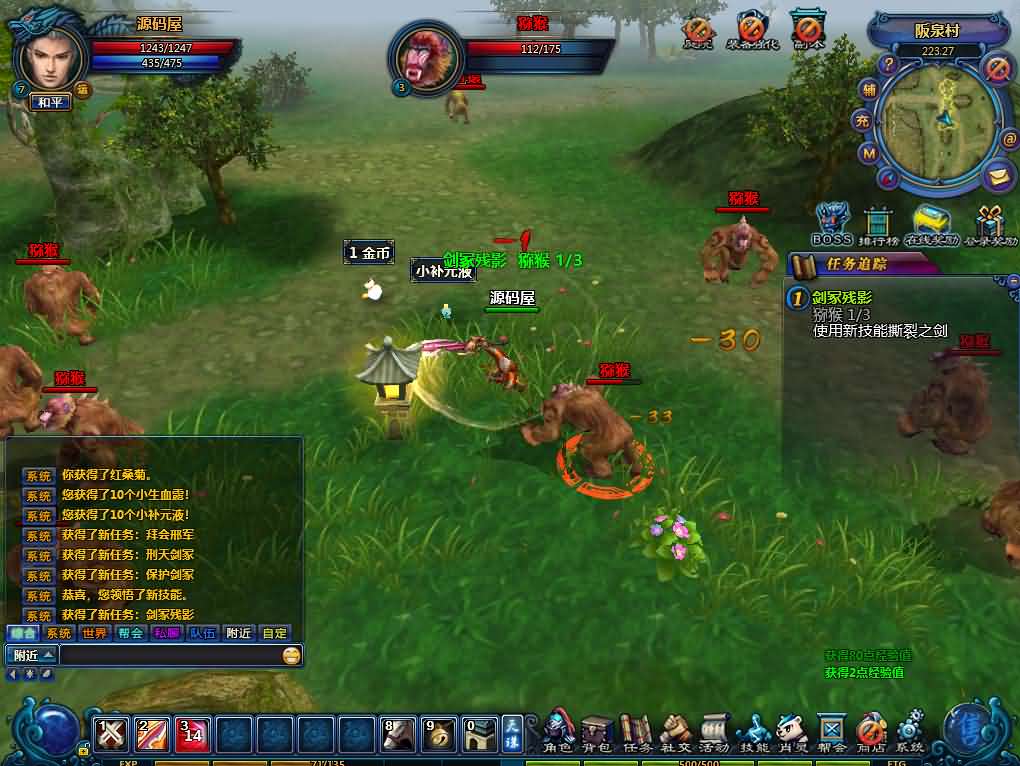The image size is (1020, 766).
Task: Click the question mark help button
Action: [888, 64]
